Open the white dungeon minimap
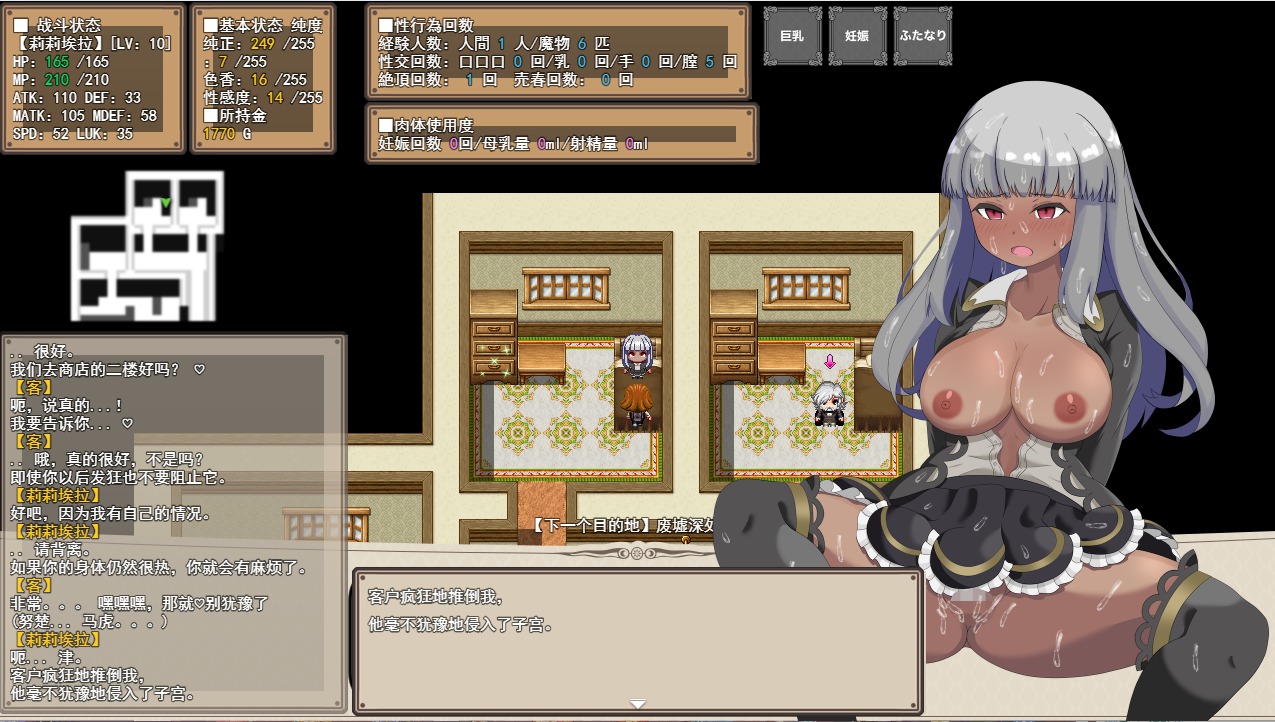 point(148,245)
